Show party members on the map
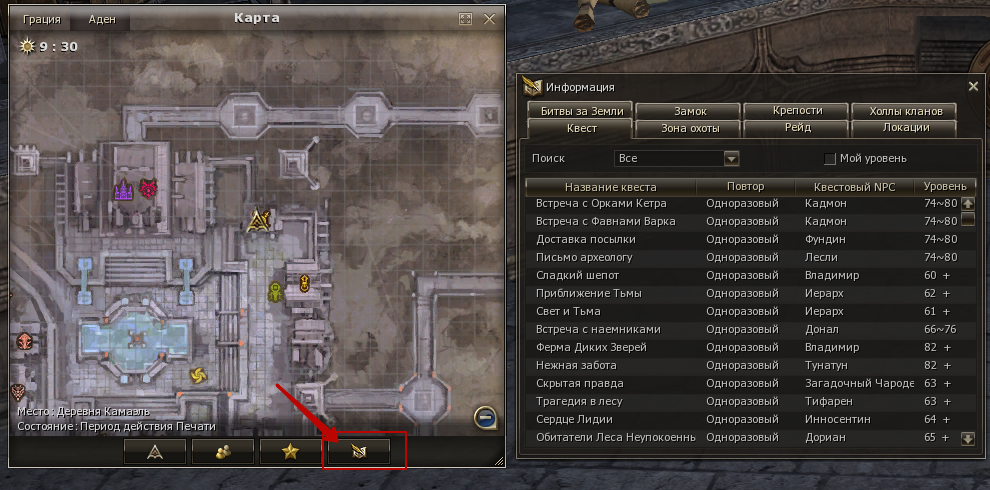 coord(223,452)
